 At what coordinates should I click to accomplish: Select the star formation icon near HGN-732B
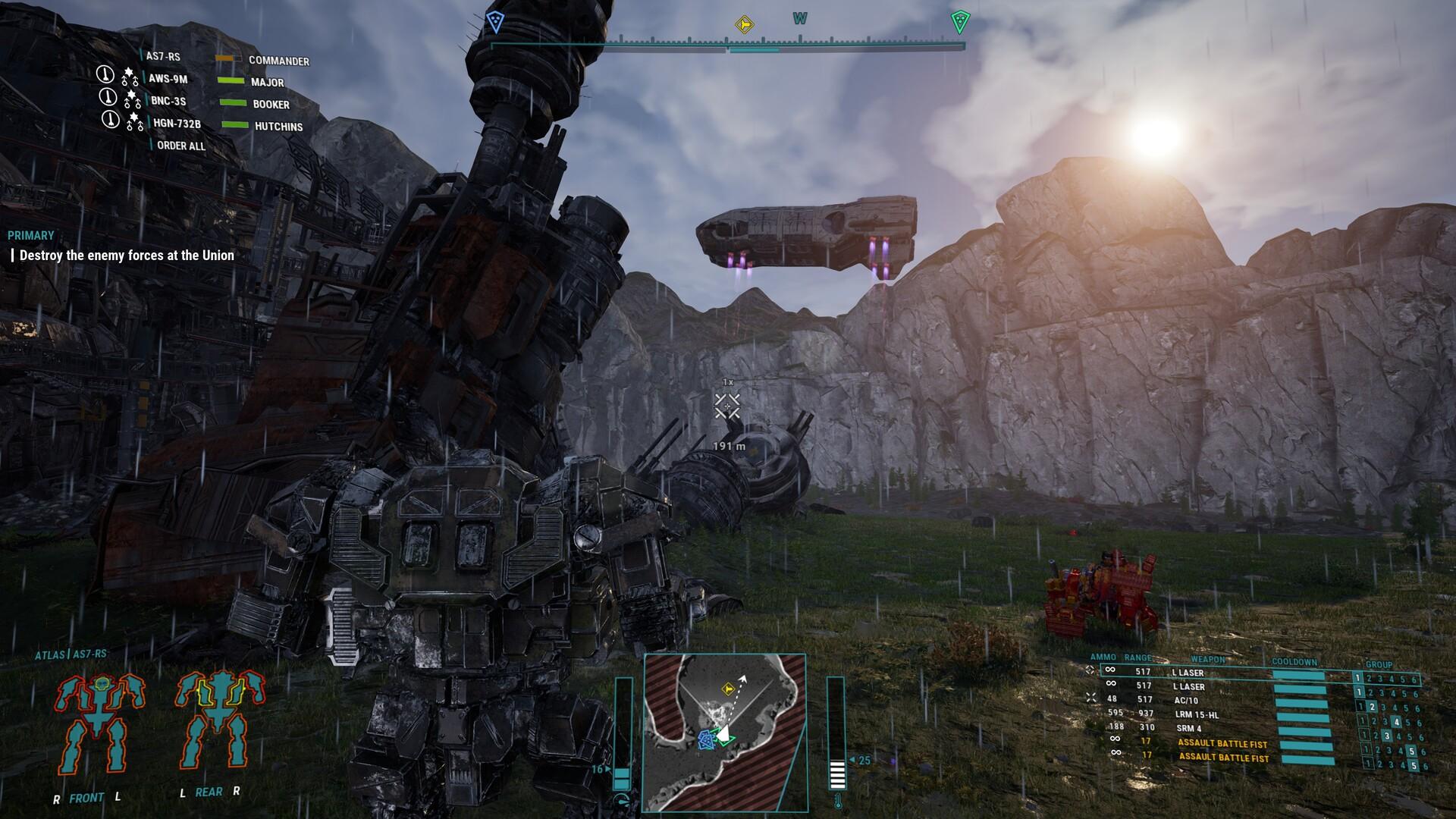click(133, 120)
